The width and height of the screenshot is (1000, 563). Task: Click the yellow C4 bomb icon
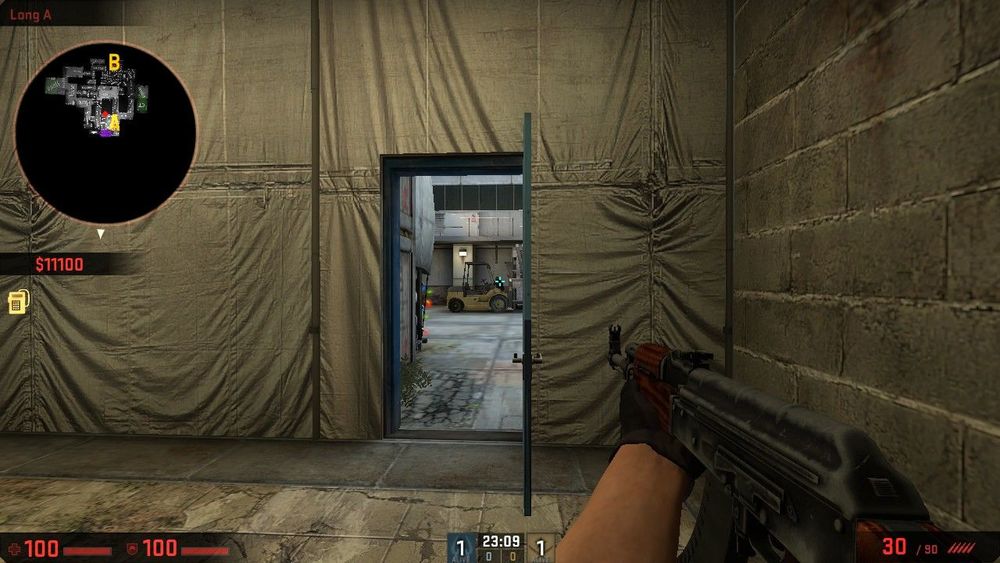(17, 302)
